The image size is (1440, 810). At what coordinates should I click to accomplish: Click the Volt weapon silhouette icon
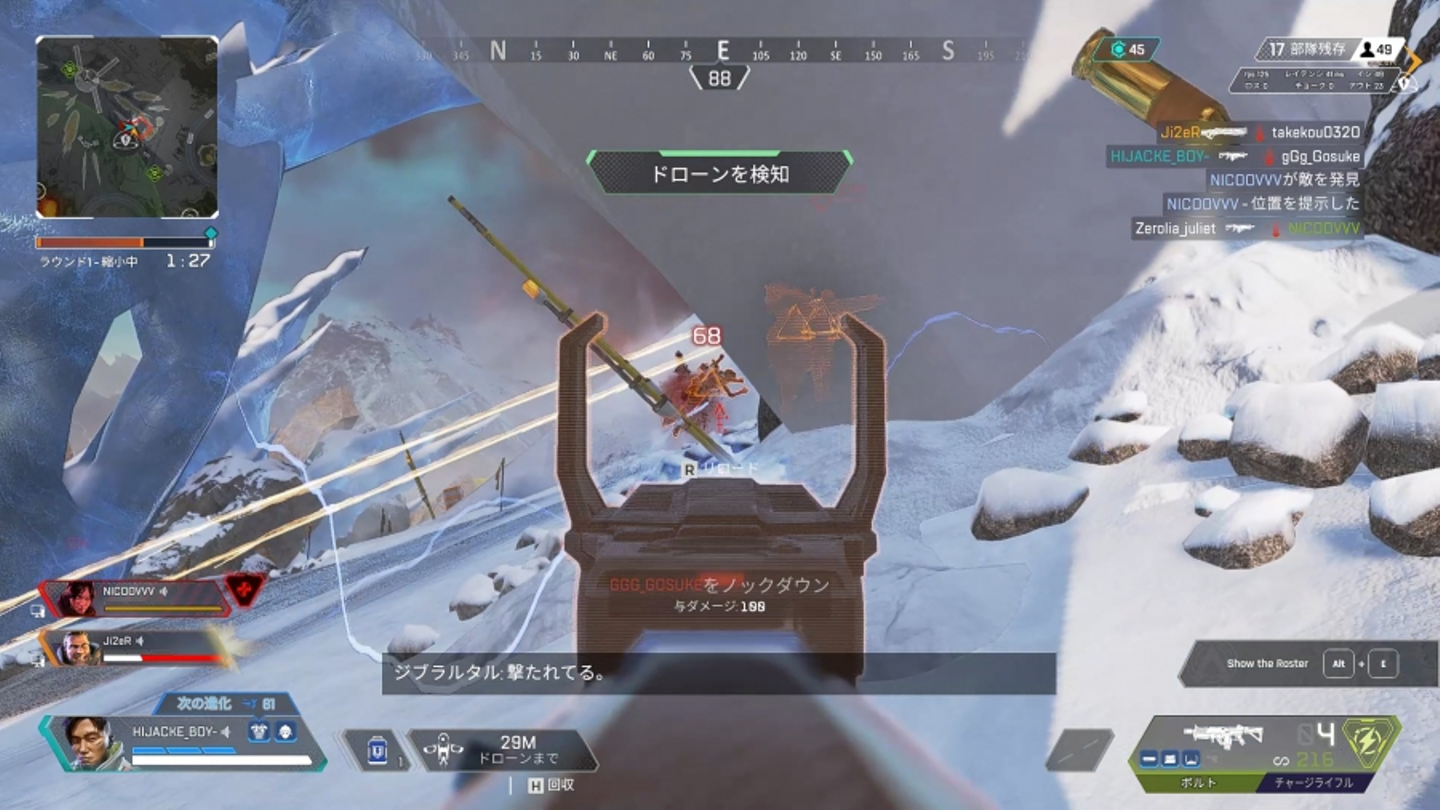pyautogui.click(x=1221, y=734)
